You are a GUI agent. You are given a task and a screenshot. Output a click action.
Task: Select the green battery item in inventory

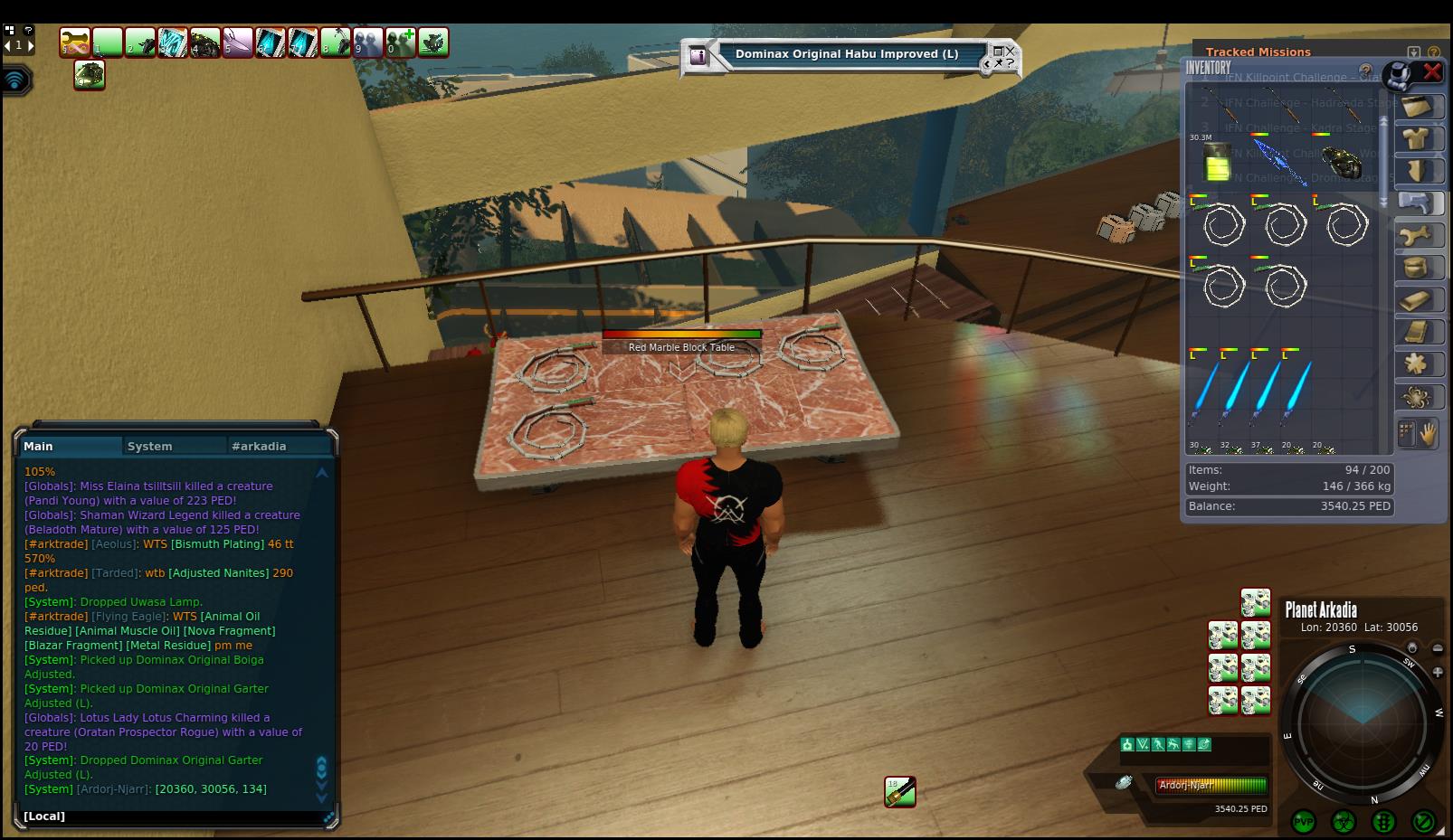click(1218, 163)
